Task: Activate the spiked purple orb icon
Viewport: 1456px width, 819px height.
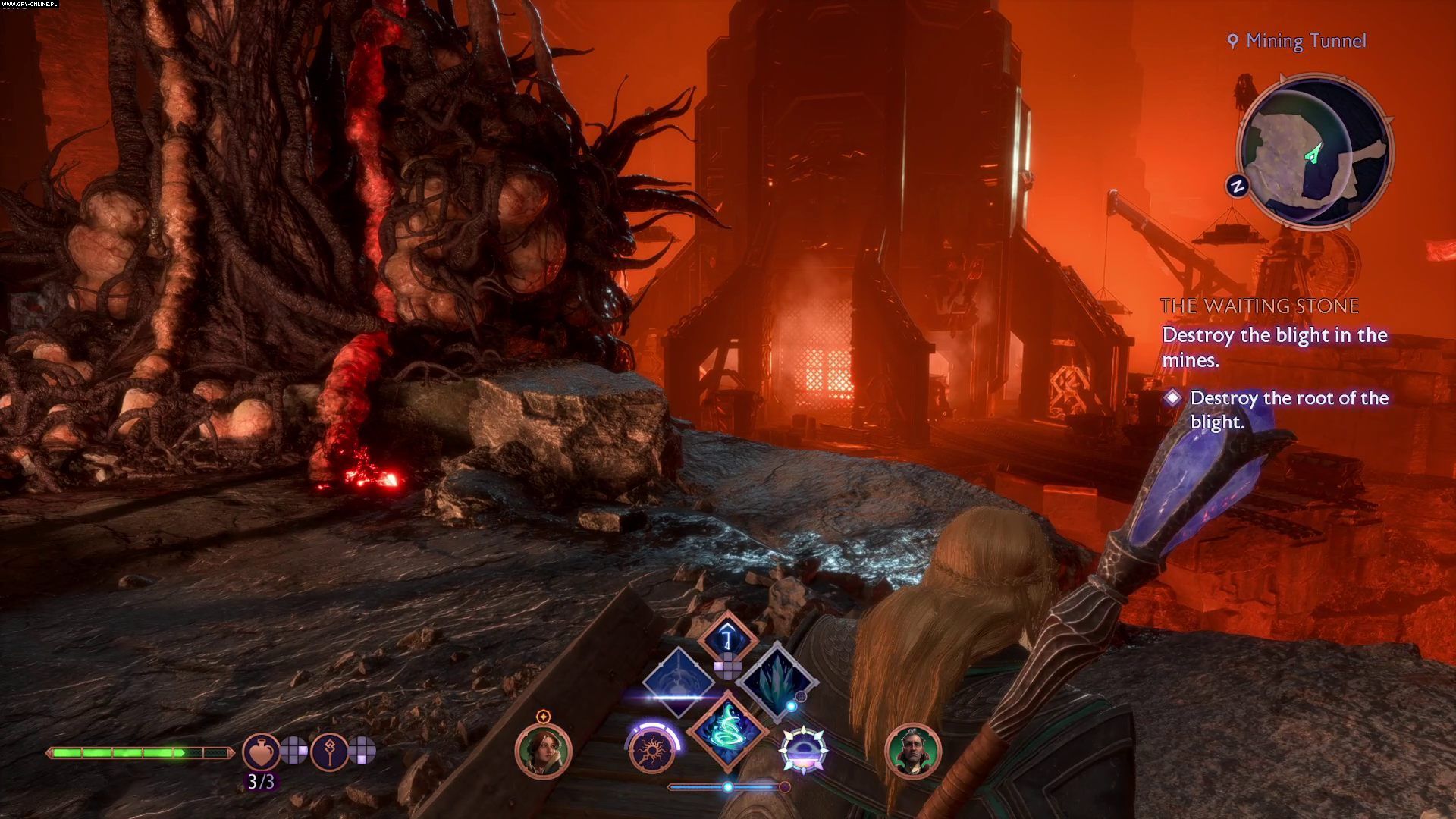Action: point(803,748)
